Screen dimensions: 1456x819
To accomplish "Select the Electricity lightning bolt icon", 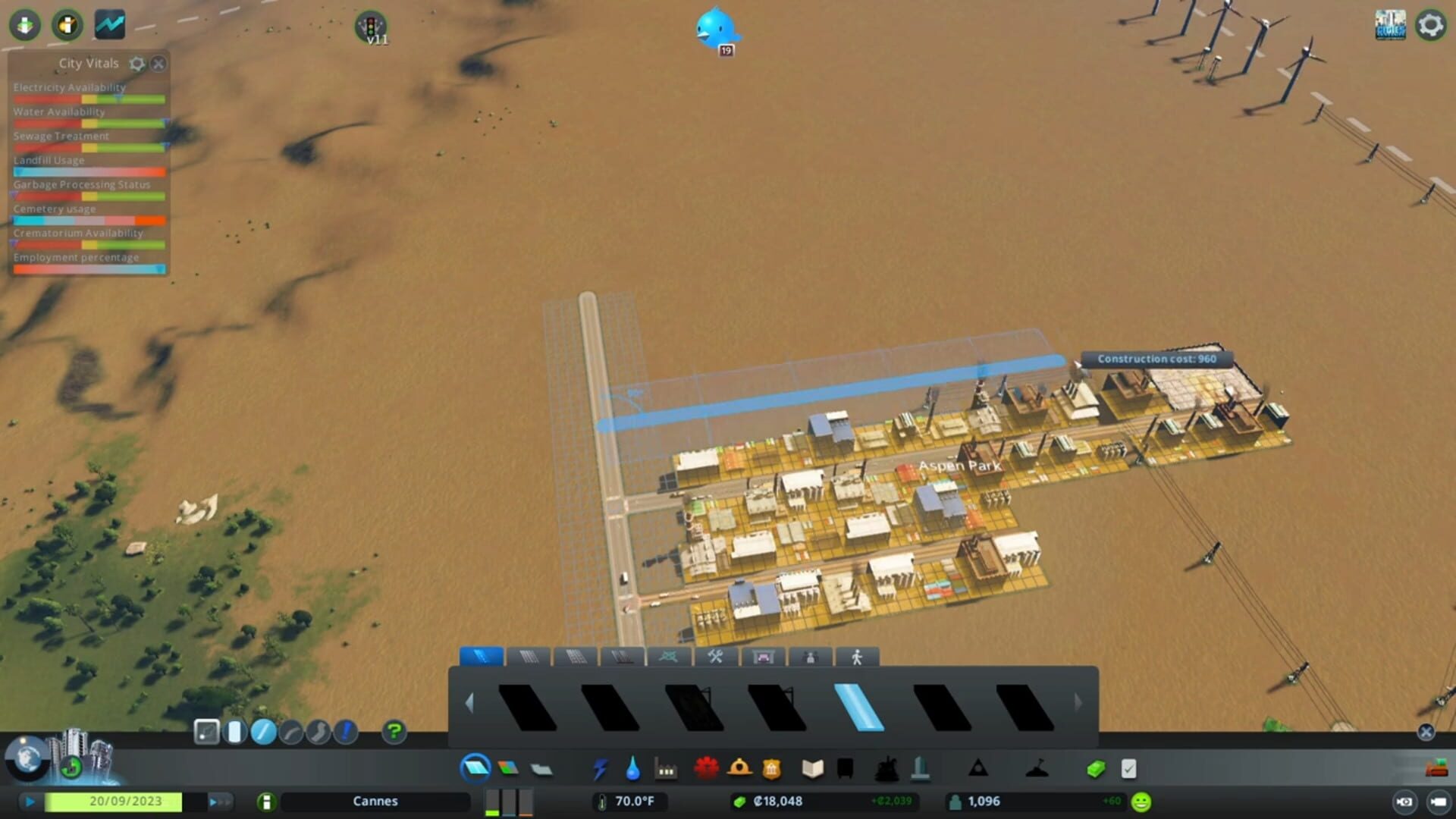I will point(601,768).
